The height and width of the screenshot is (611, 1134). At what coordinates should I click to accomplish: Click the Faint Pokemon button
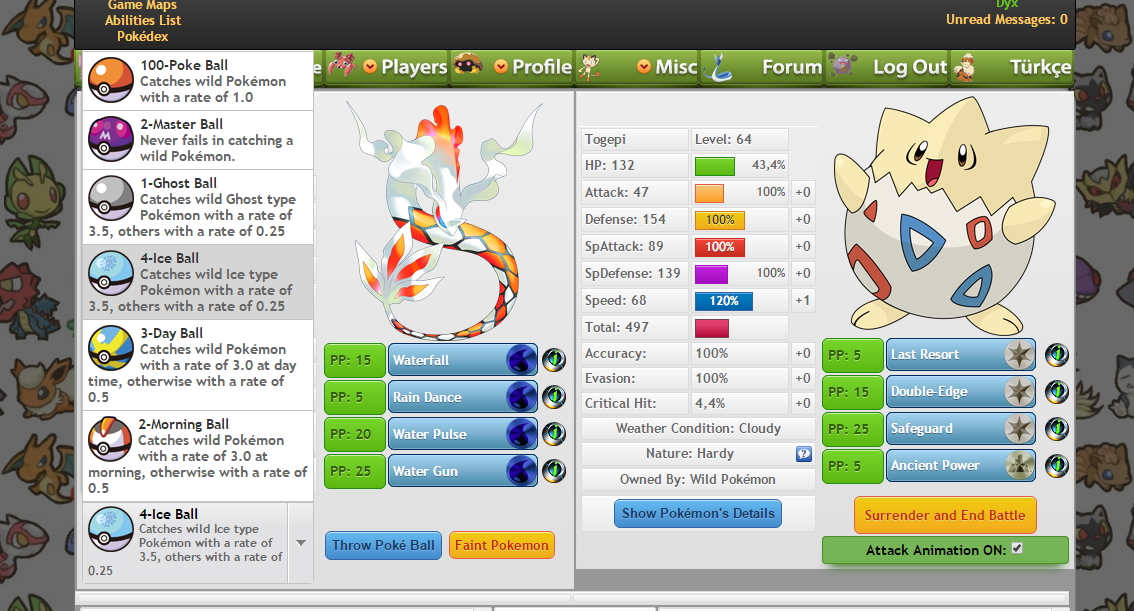click(x=501, y=545)
